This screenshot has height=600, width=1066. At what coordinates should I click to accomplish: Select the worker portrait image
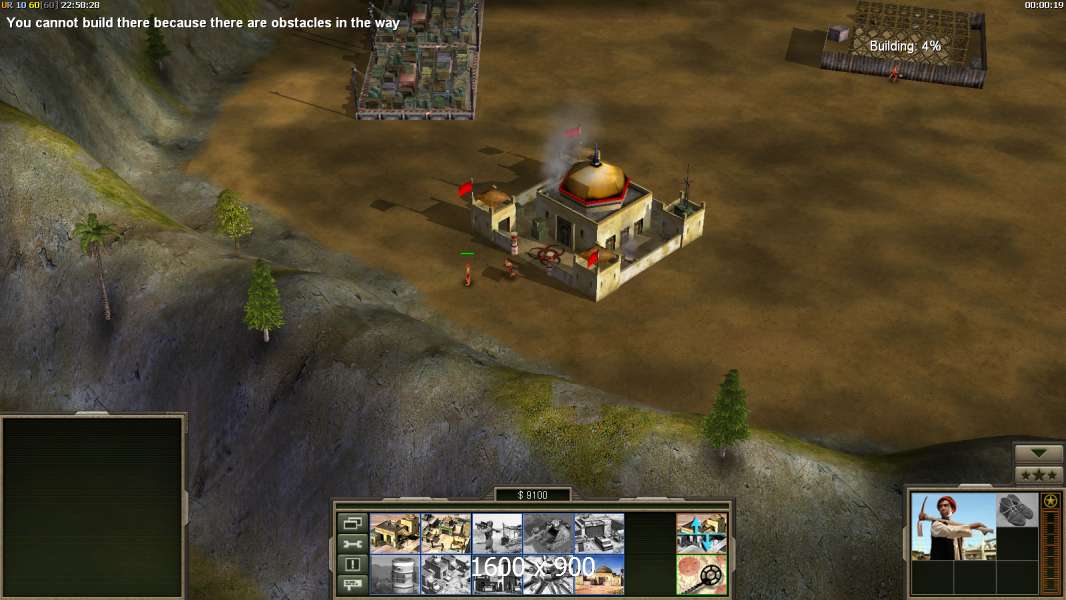(x=953, y=526)
